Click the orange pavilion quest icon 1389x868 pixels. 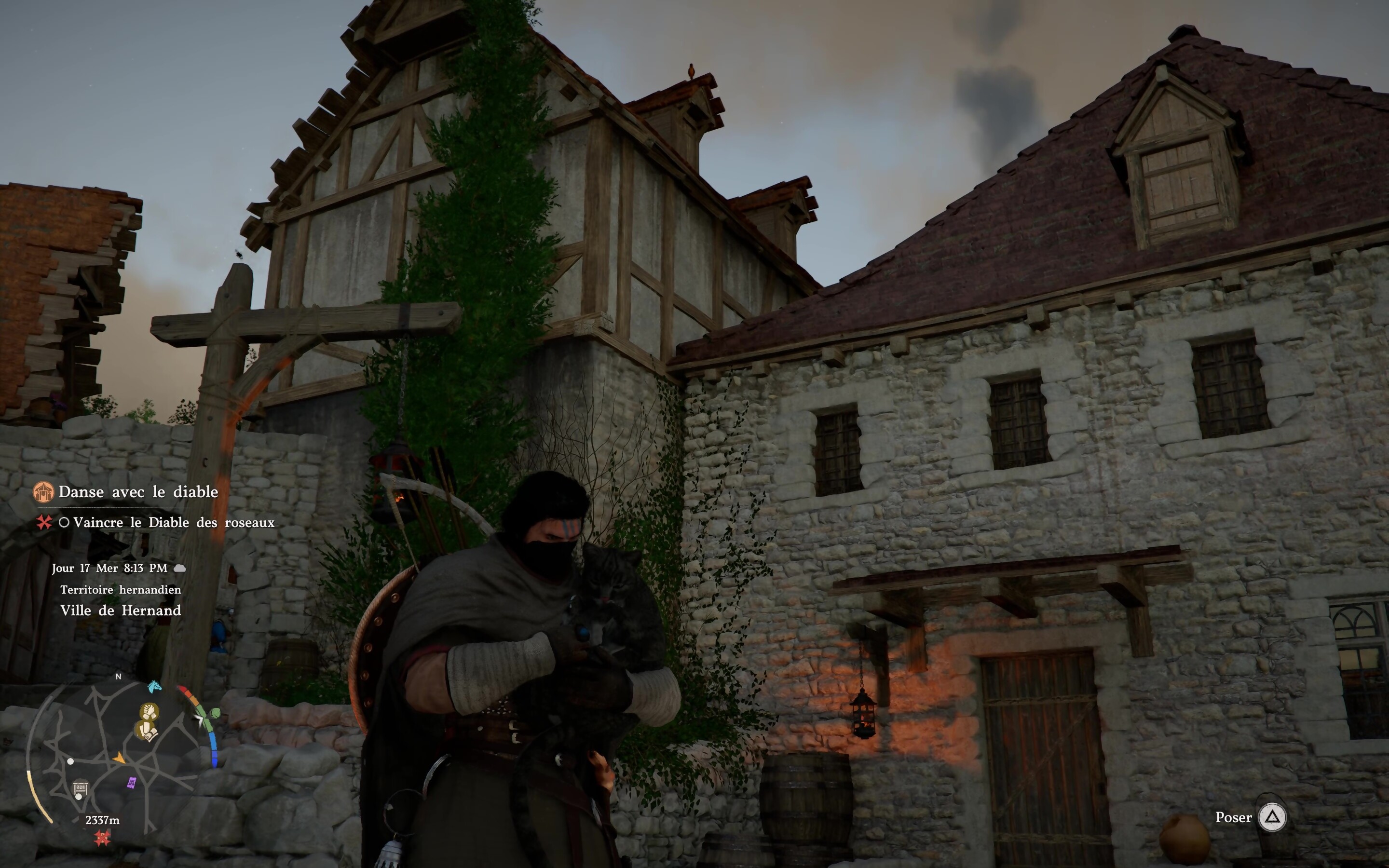[43, 492]
